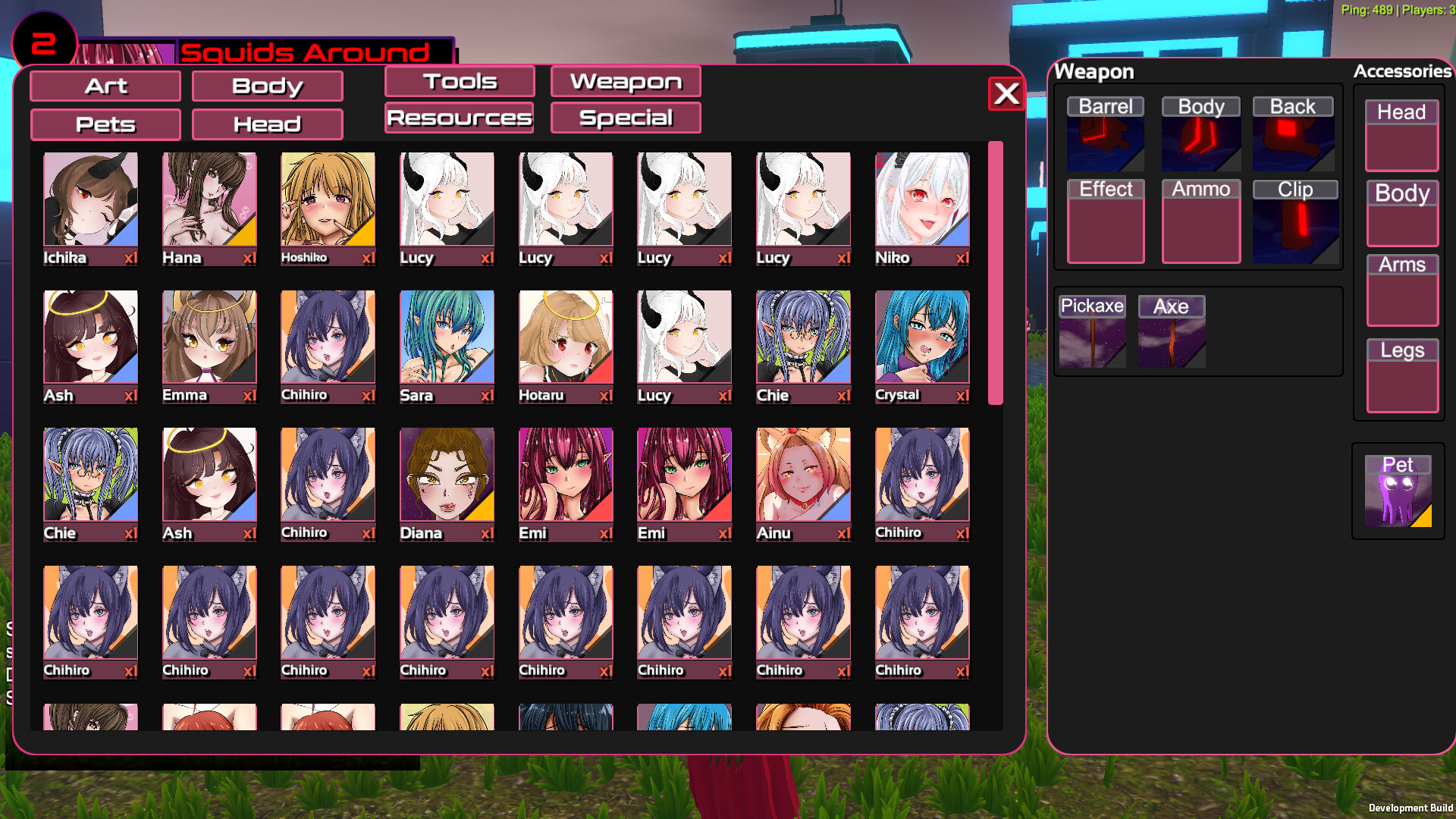The width and height of the screenshot is (1456, 819).
Task: Click the Art inventory button
Action: 105,86
